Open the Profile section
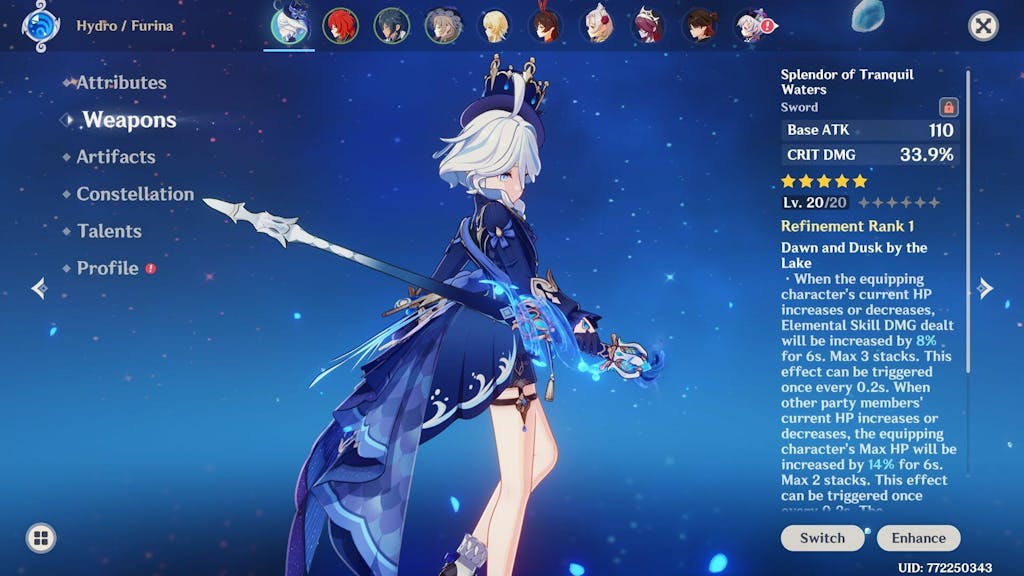This screenshot has height=576, width=1024. click(x=108, y=268)
